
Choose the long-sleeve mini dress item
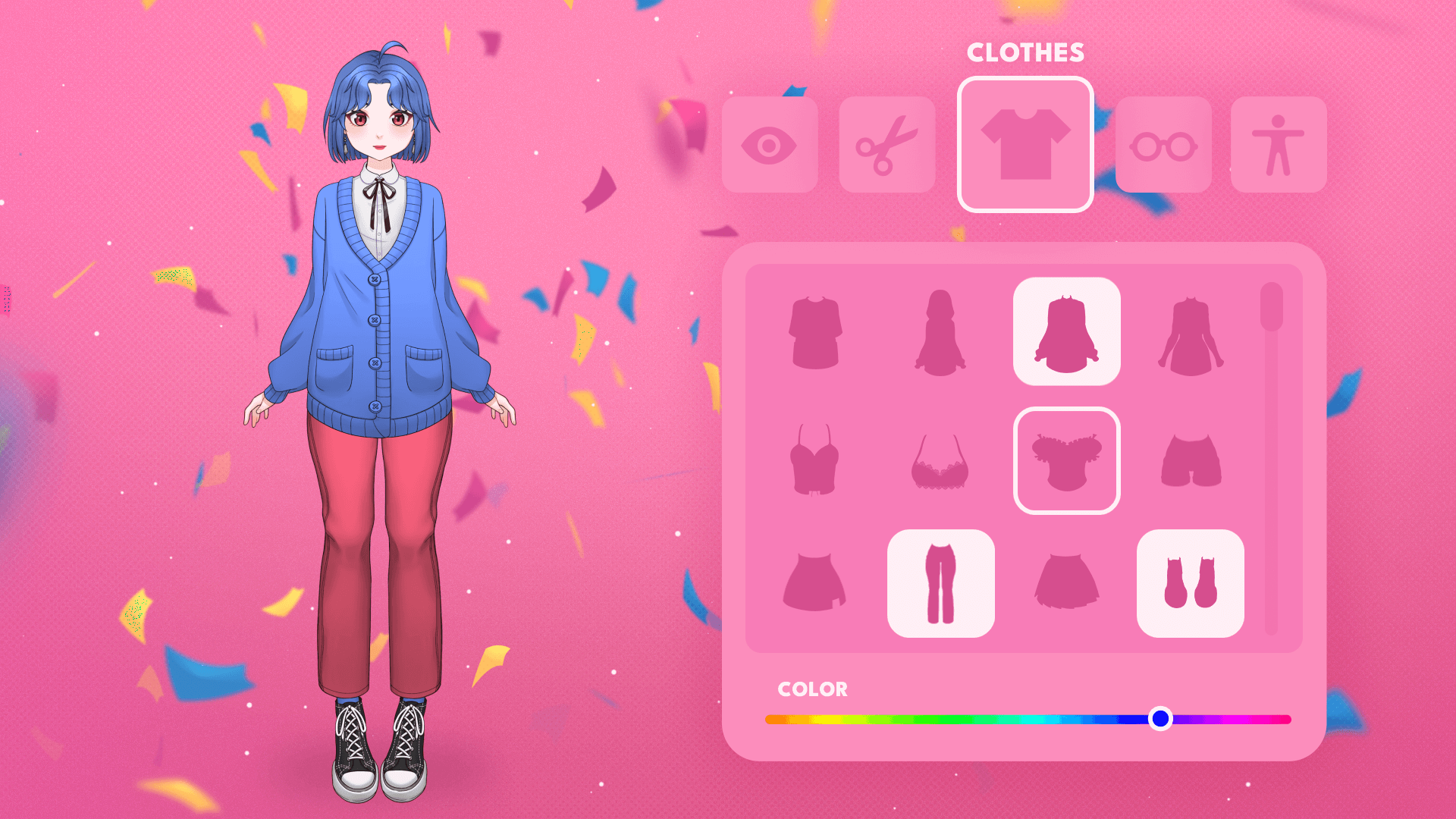coord(1191,332)
